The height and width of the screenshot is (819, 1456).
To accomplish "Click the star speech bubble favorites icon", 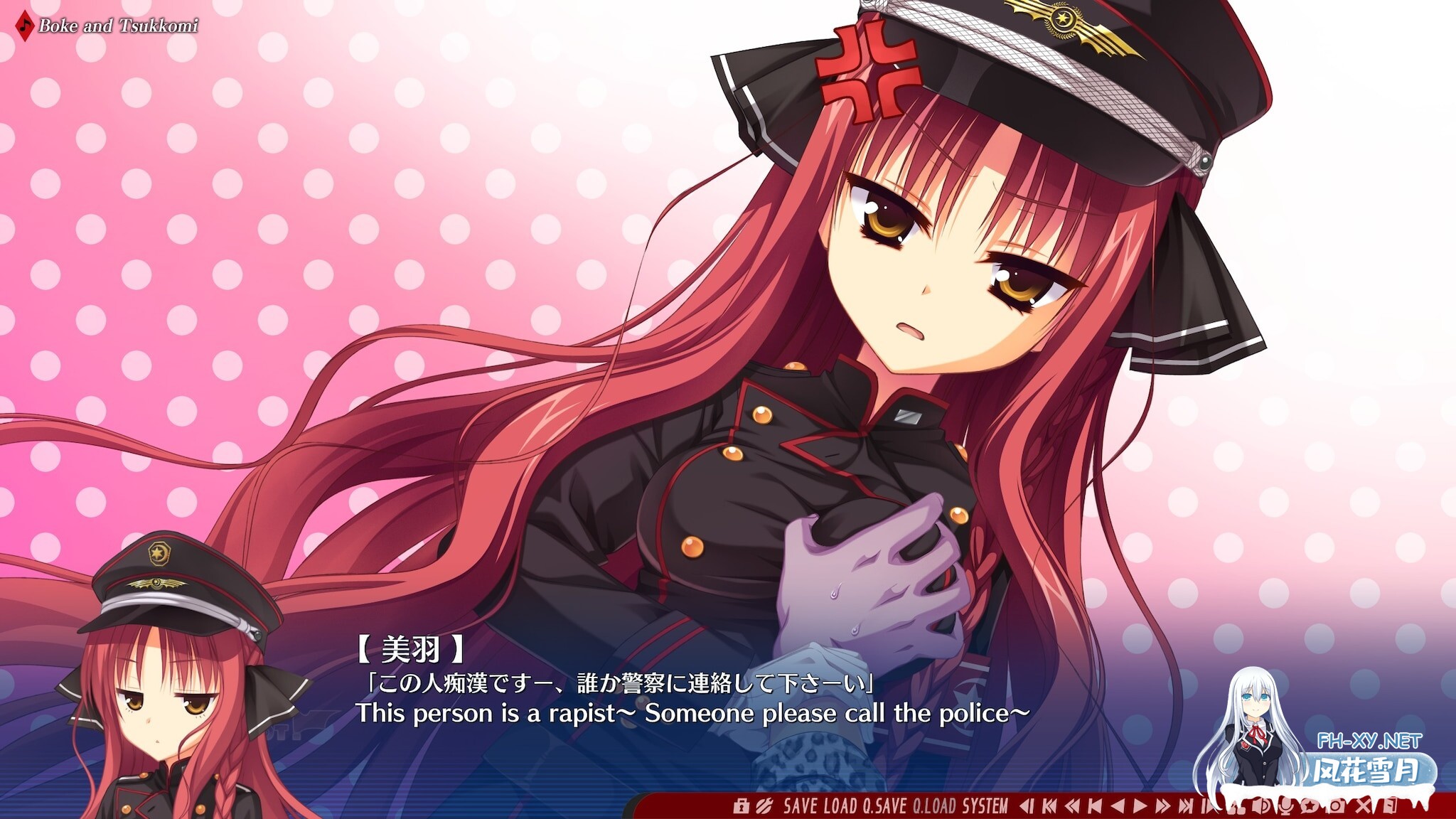I will (1310, 806).
